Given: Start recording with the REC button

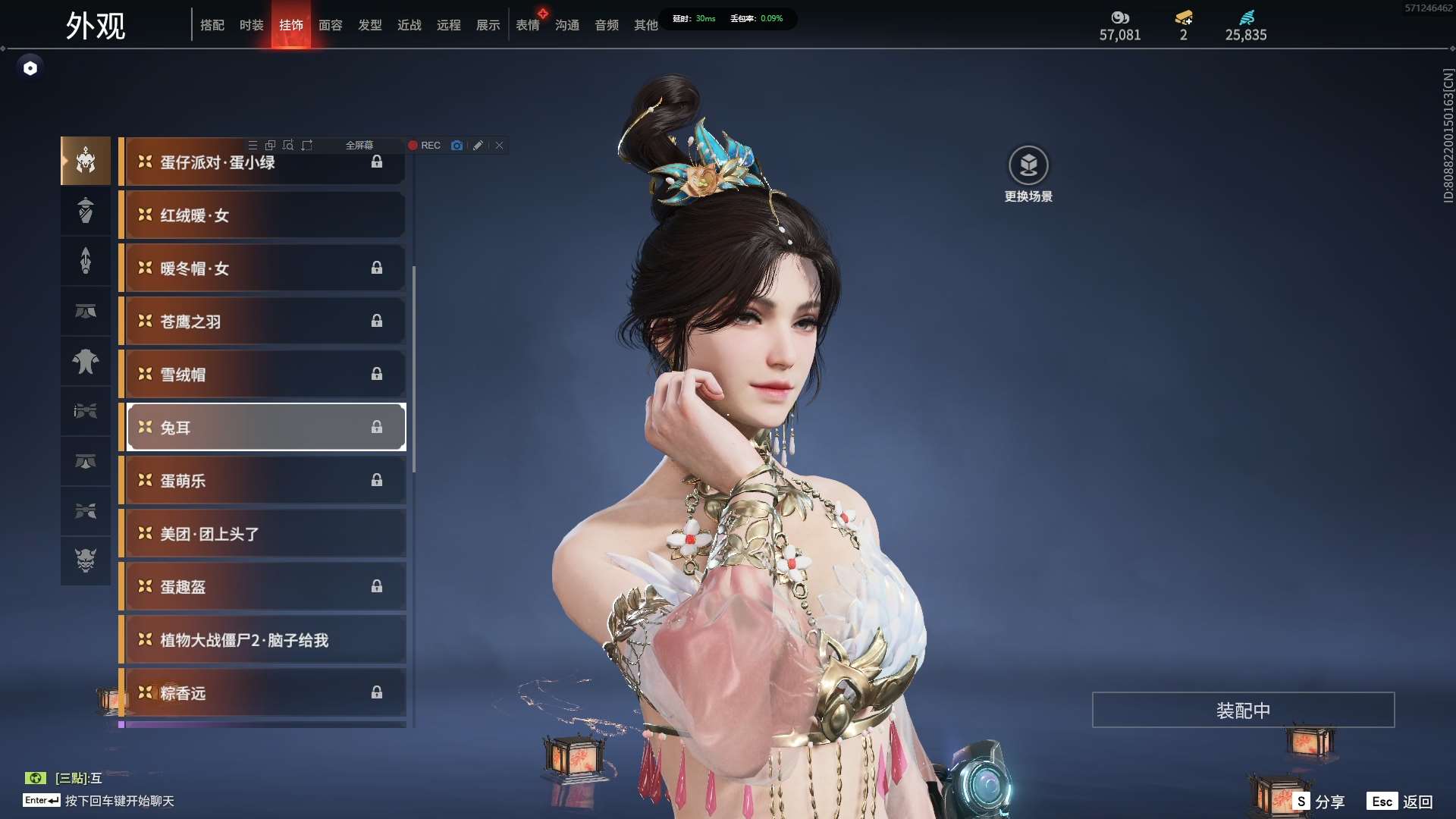Looking at the screenshot, I should 425,146.
